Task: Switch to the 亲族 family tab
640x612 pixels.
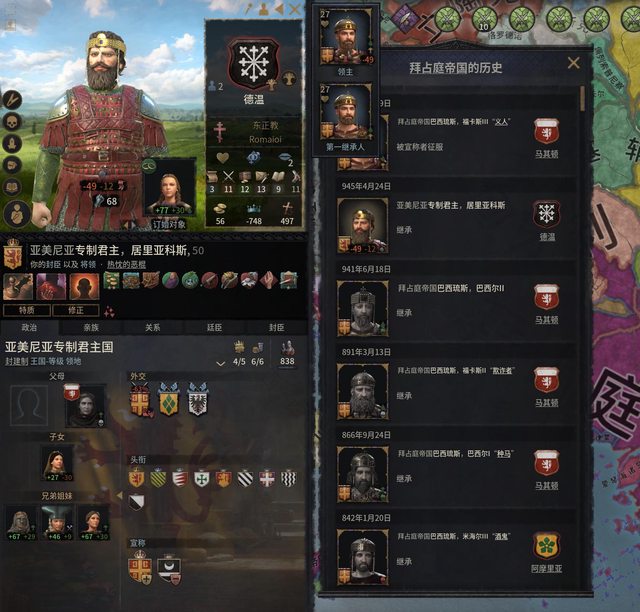Action: coord(91,326)
